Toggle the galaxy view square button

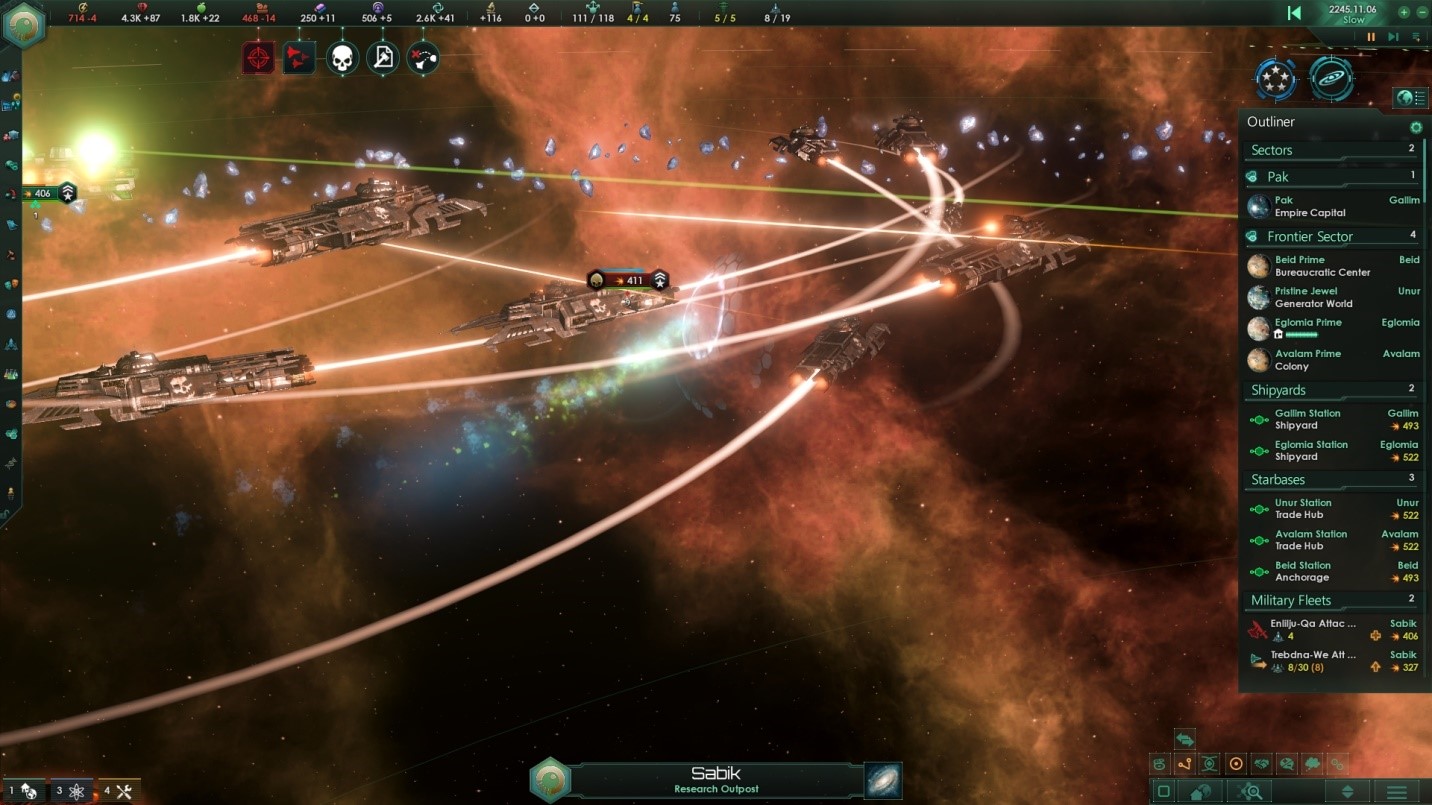pyautogui.click(x=1164, y=790)
